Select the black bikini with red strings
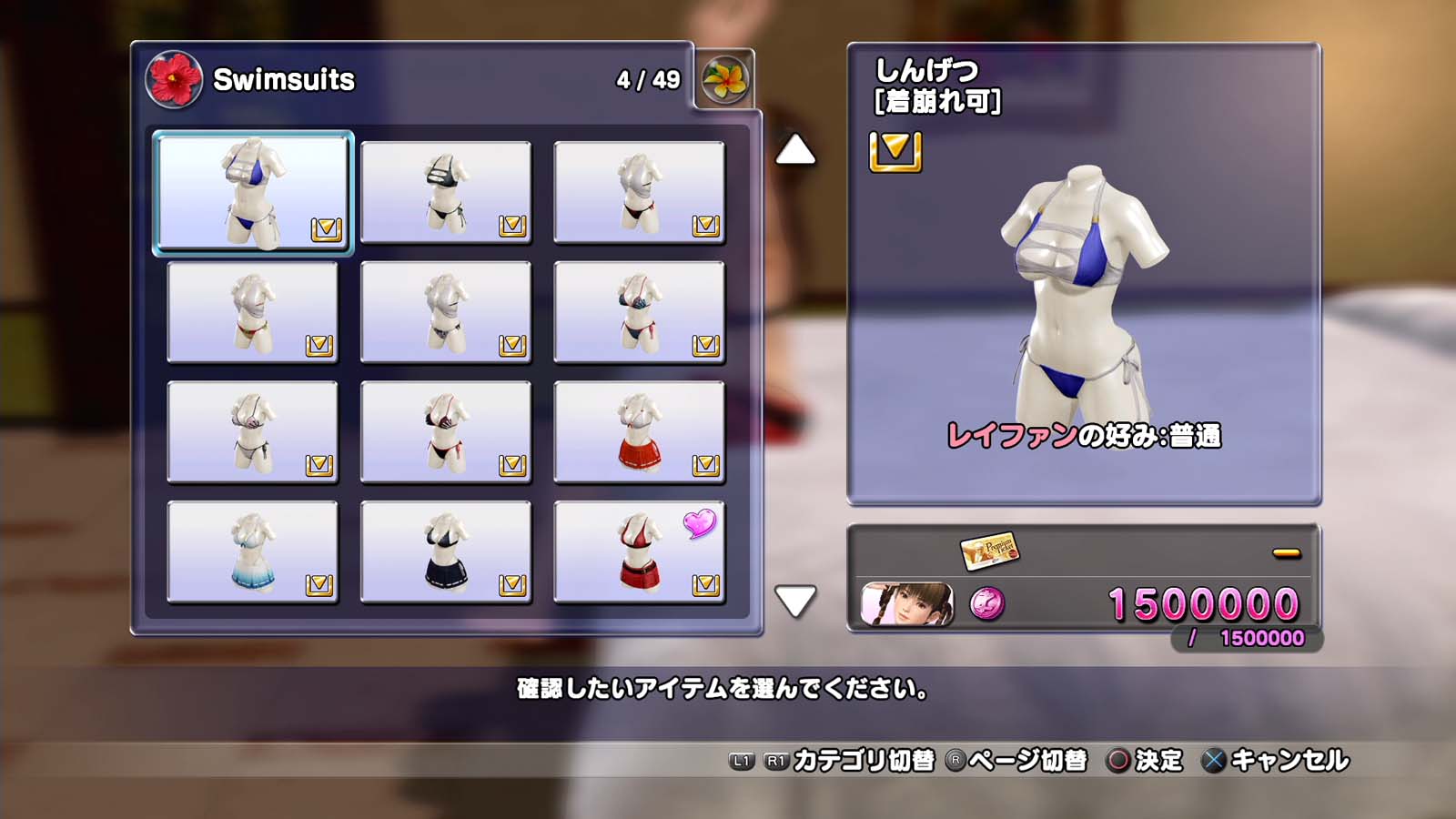1456x819 pixels. pos(446,432)
